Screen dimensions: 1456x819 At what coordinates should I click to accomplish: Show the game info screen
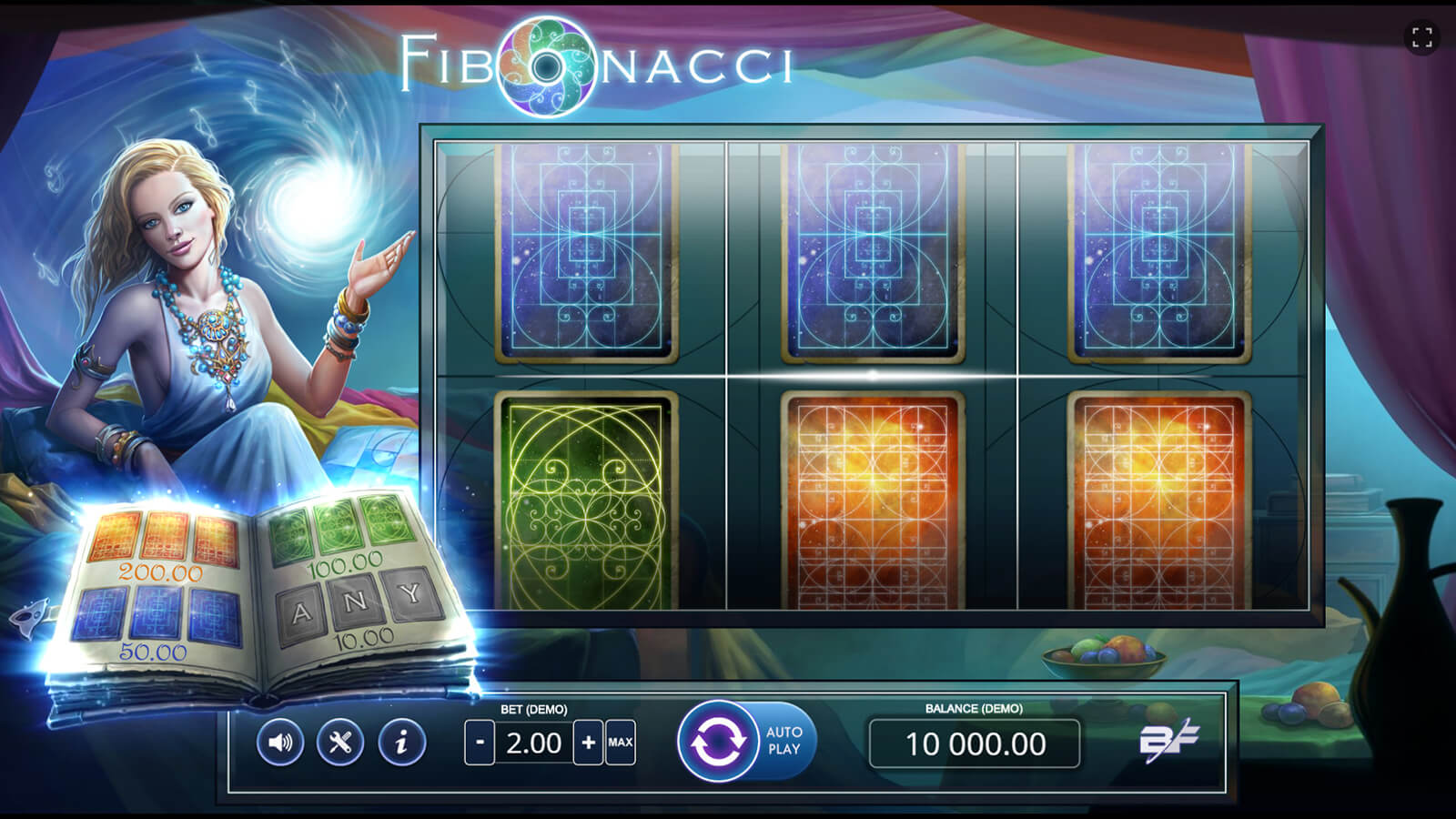[x=401, y=743]
